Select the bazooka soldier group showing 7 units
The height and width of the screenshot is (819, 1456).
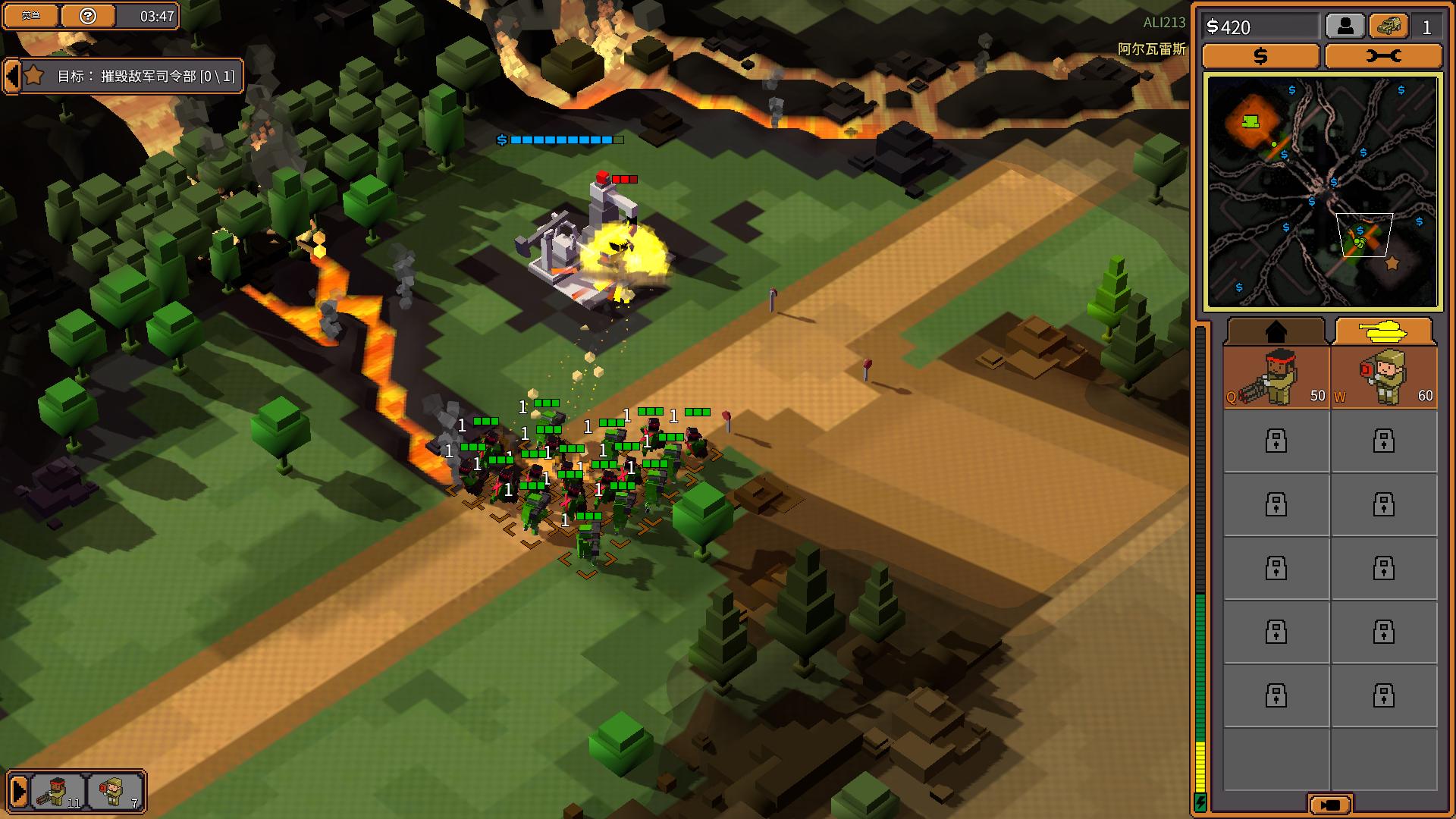112,792
